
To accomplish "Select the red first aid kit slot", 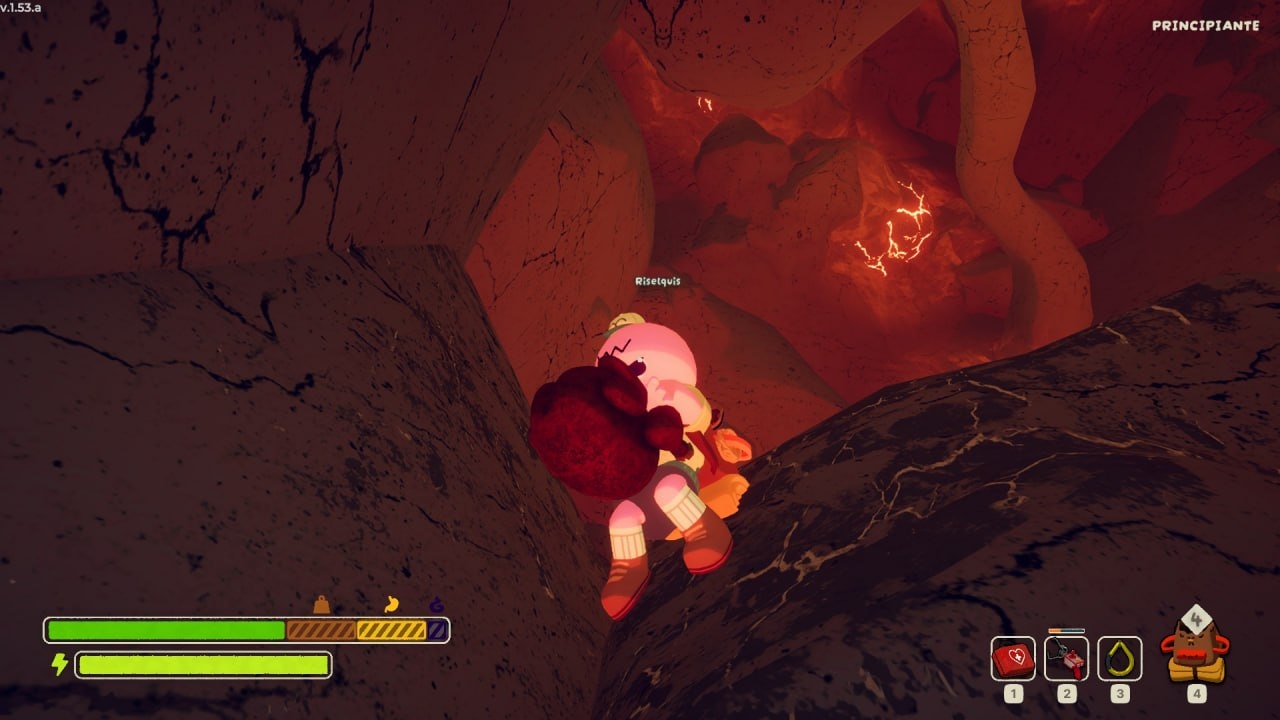I will (1013, 659).
